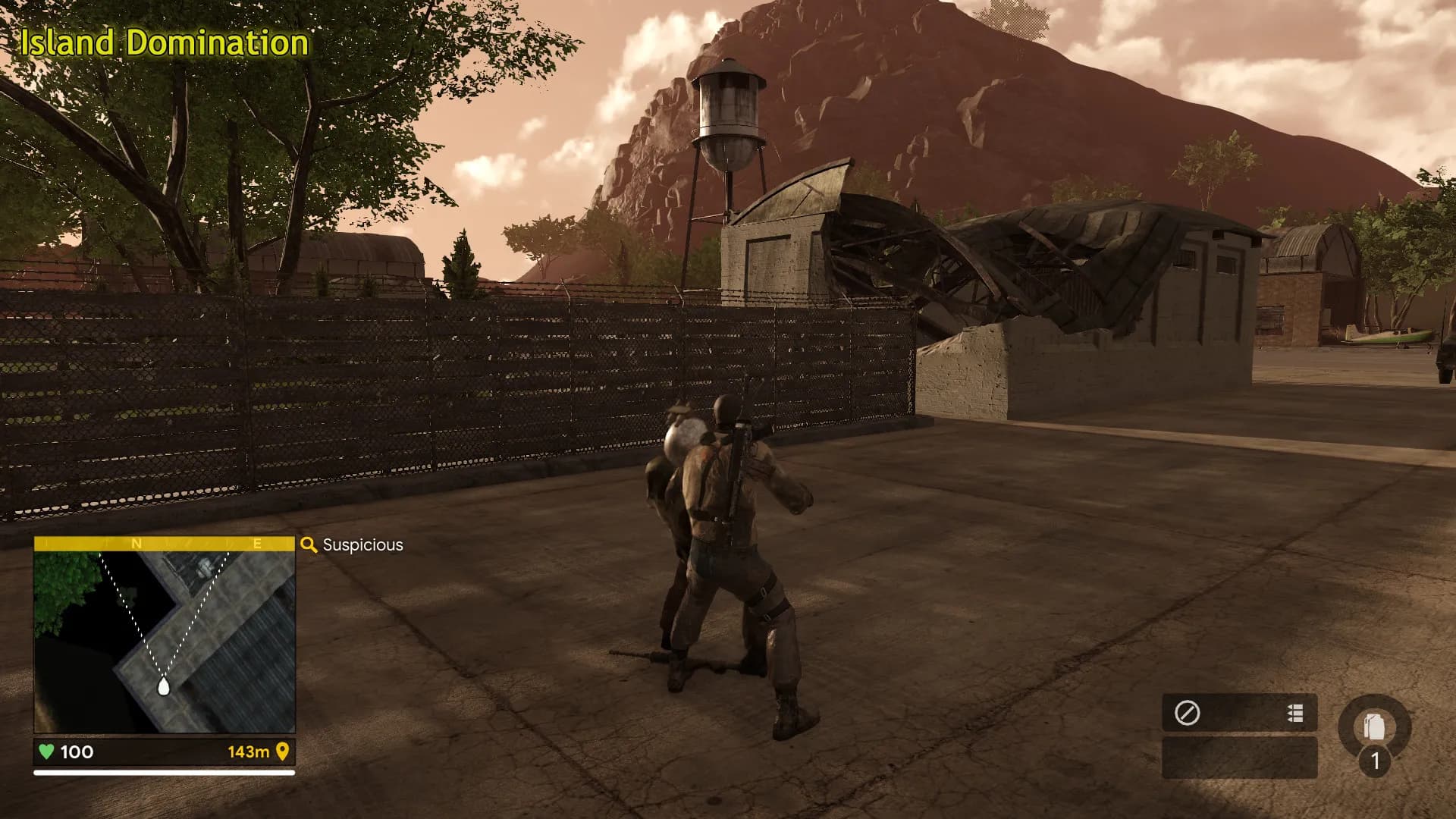This screenshot has width=1456, height=819.
Task: Open the minimap
Action: point(164,641)
